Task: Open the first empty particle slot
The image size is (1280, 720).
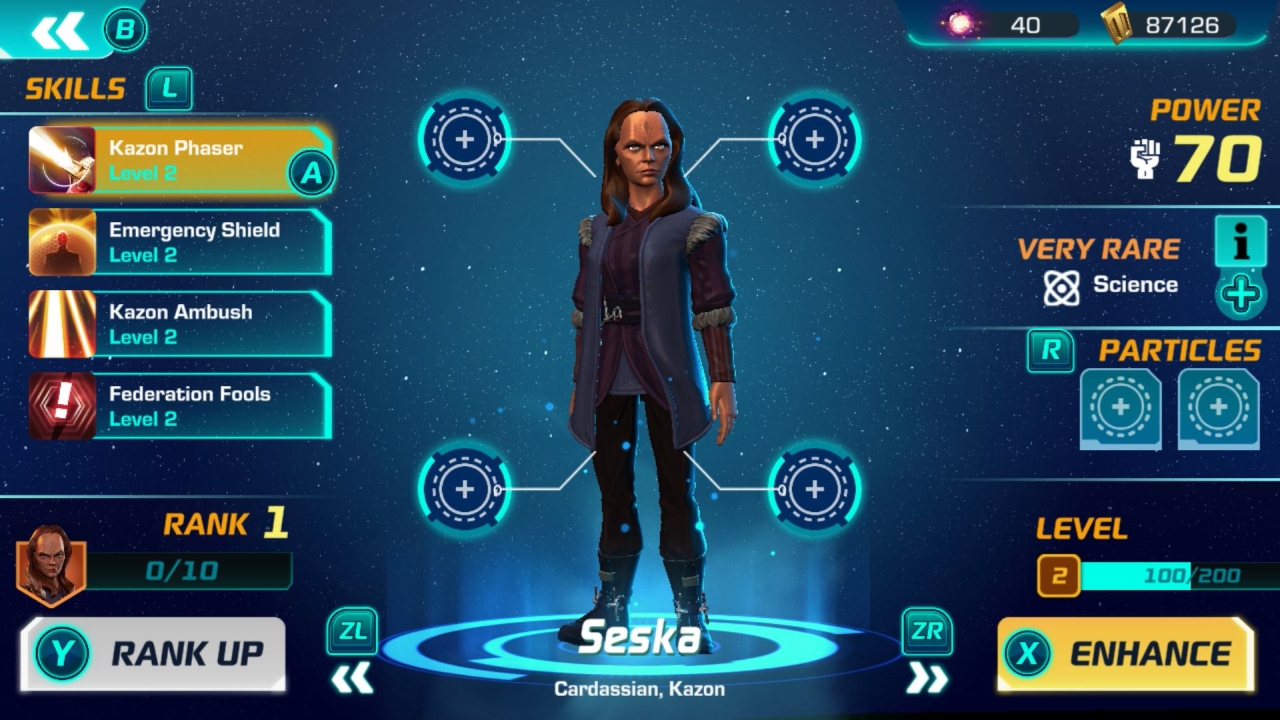Action: point(1119,408)
